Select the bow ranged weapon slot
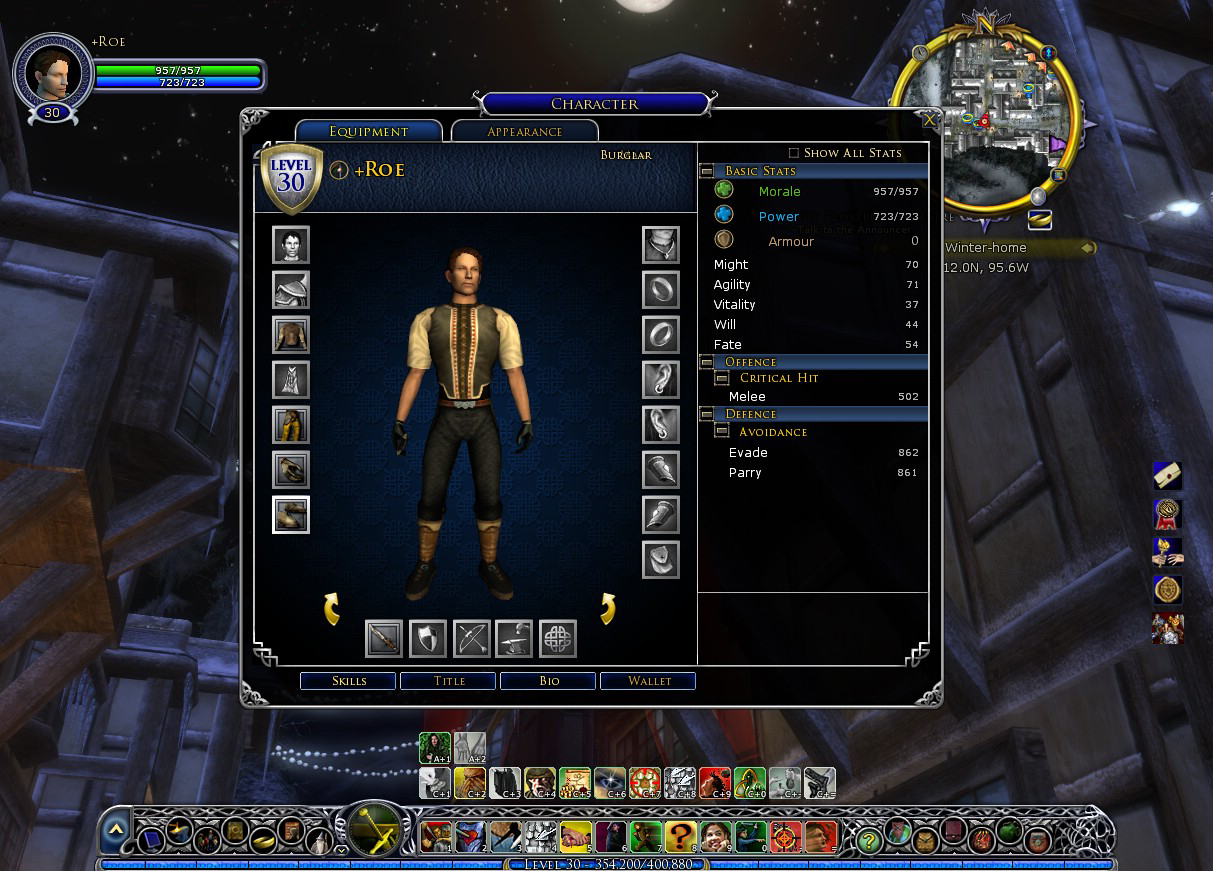The height and width of the screenshot is (871, 1213). click(x=472, y=638)
